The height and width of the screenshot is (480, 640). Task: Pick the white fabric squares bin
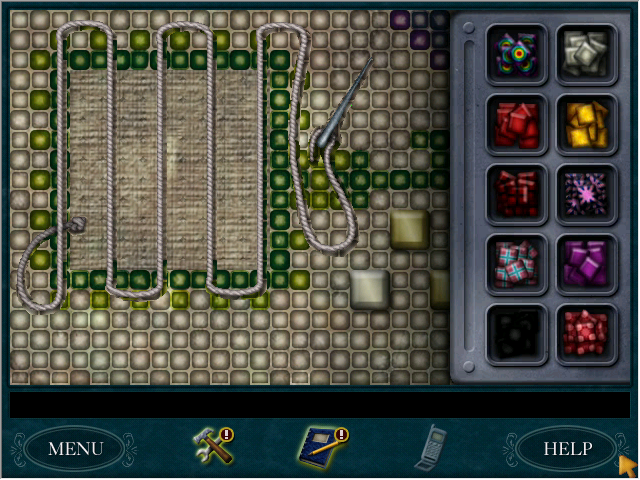(x=585, y=52)
